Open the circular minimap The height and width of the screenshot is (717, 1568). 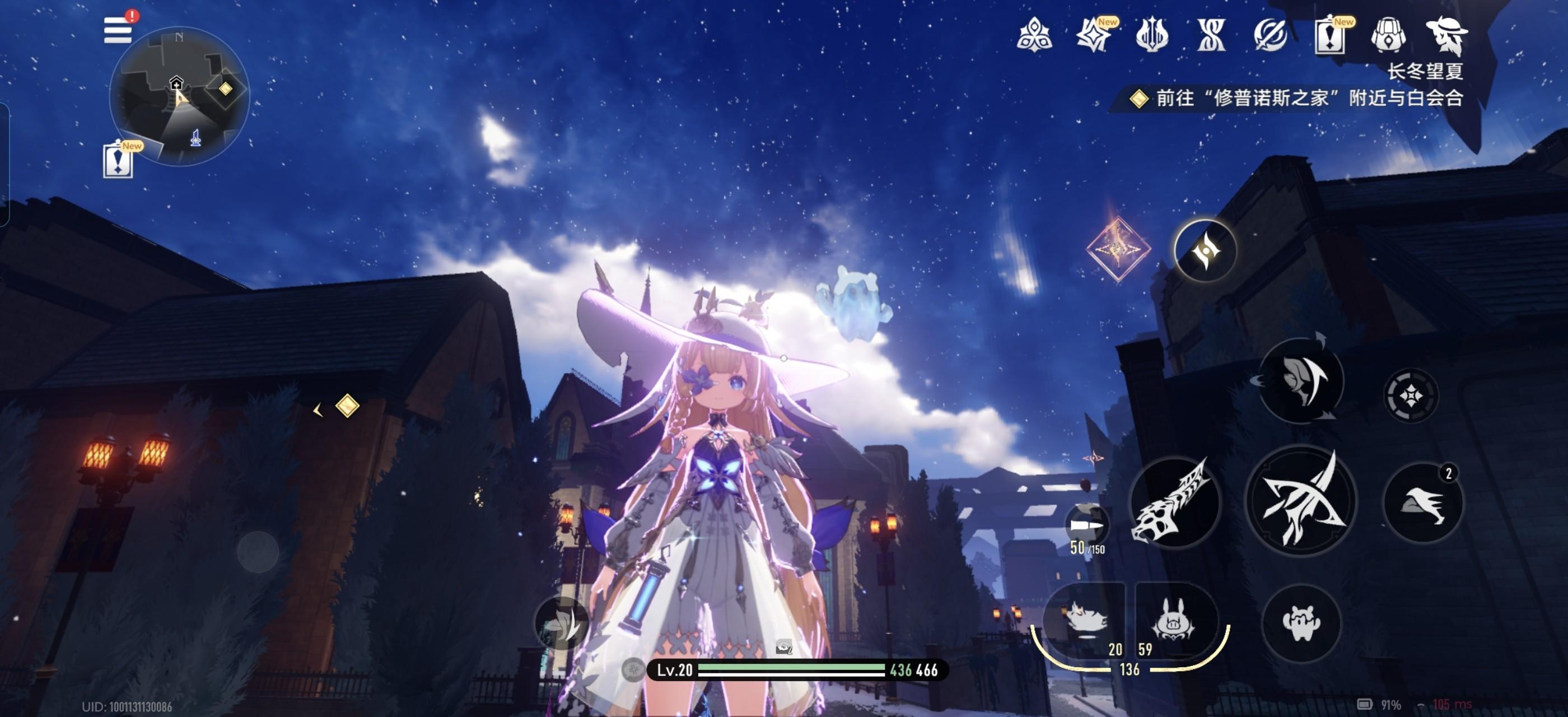(x=179, y=96)
